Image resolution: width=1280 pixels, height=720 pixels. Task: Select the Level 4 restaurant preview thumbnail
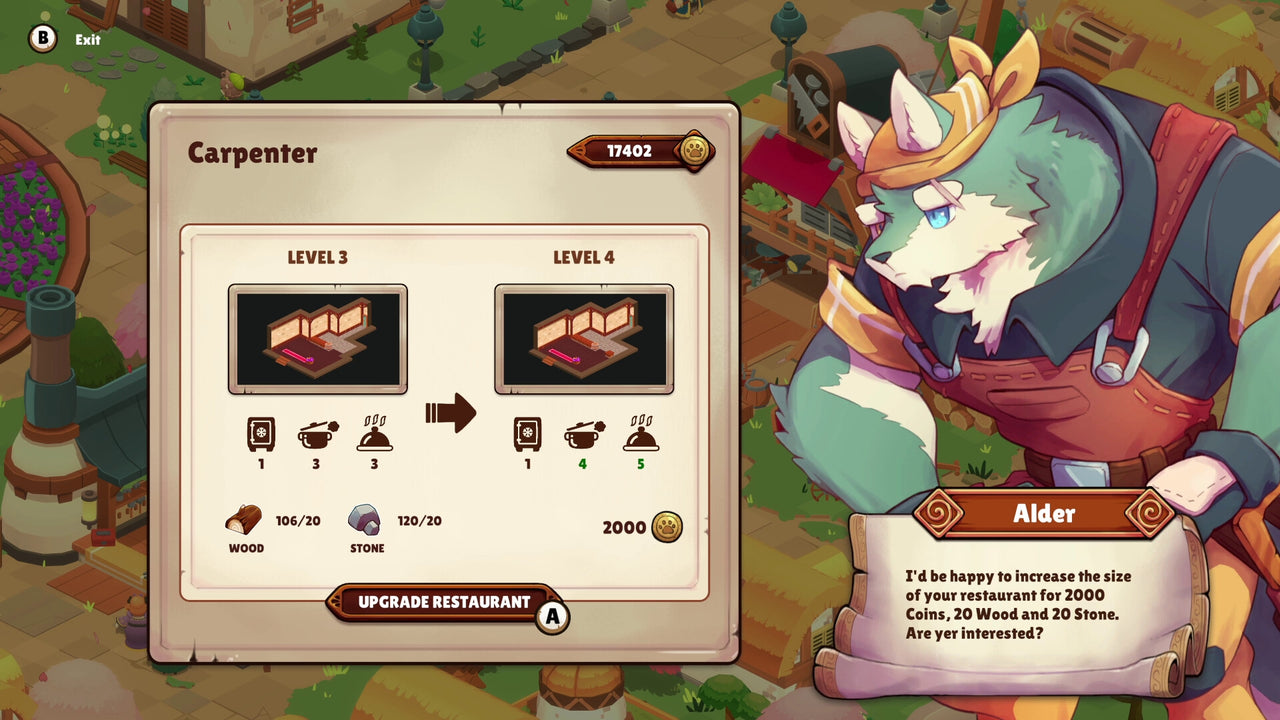coord(584,338)
